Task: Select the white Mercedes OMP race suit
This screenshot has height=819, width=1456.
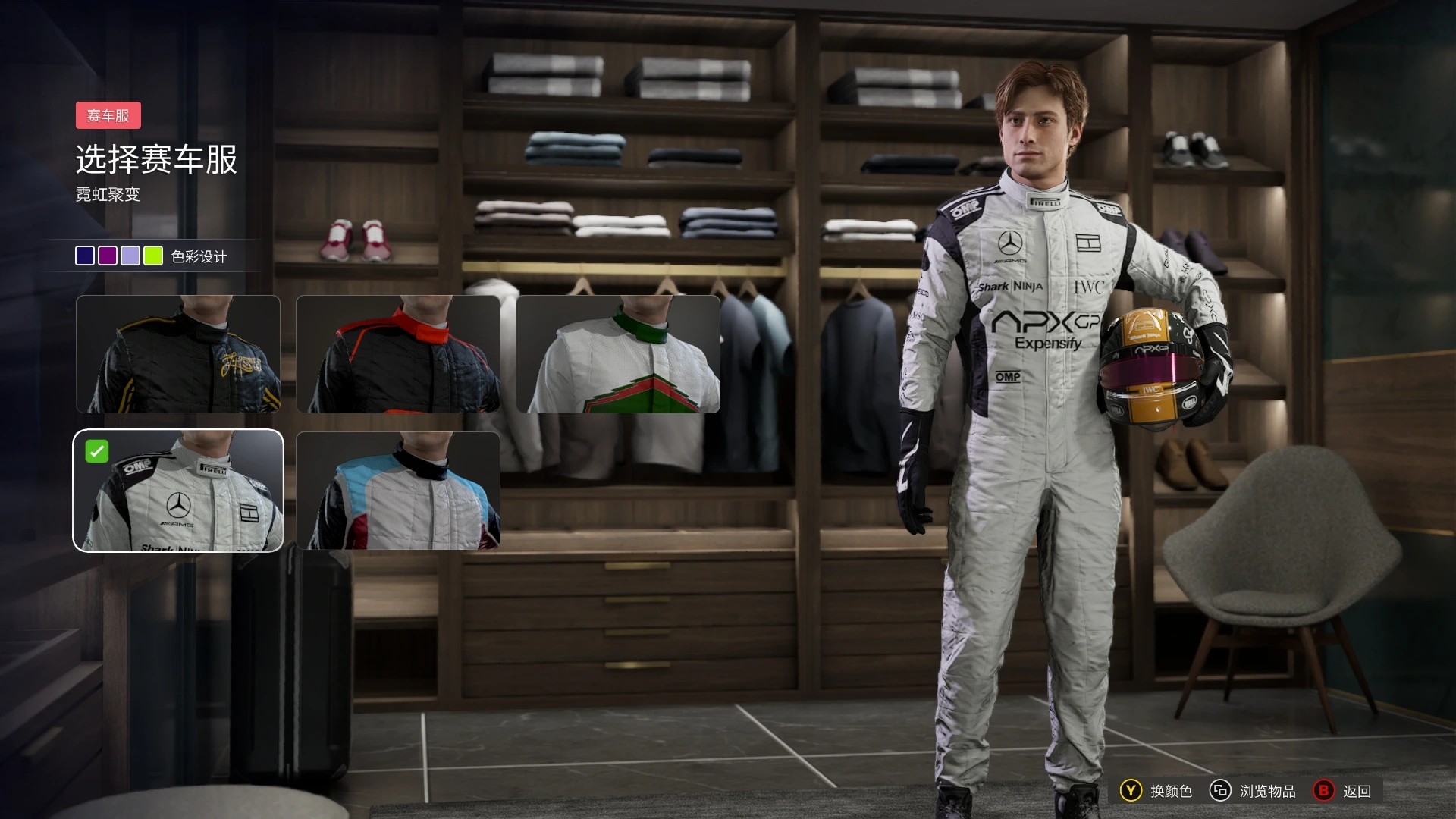Action: [x=178, y=491]
